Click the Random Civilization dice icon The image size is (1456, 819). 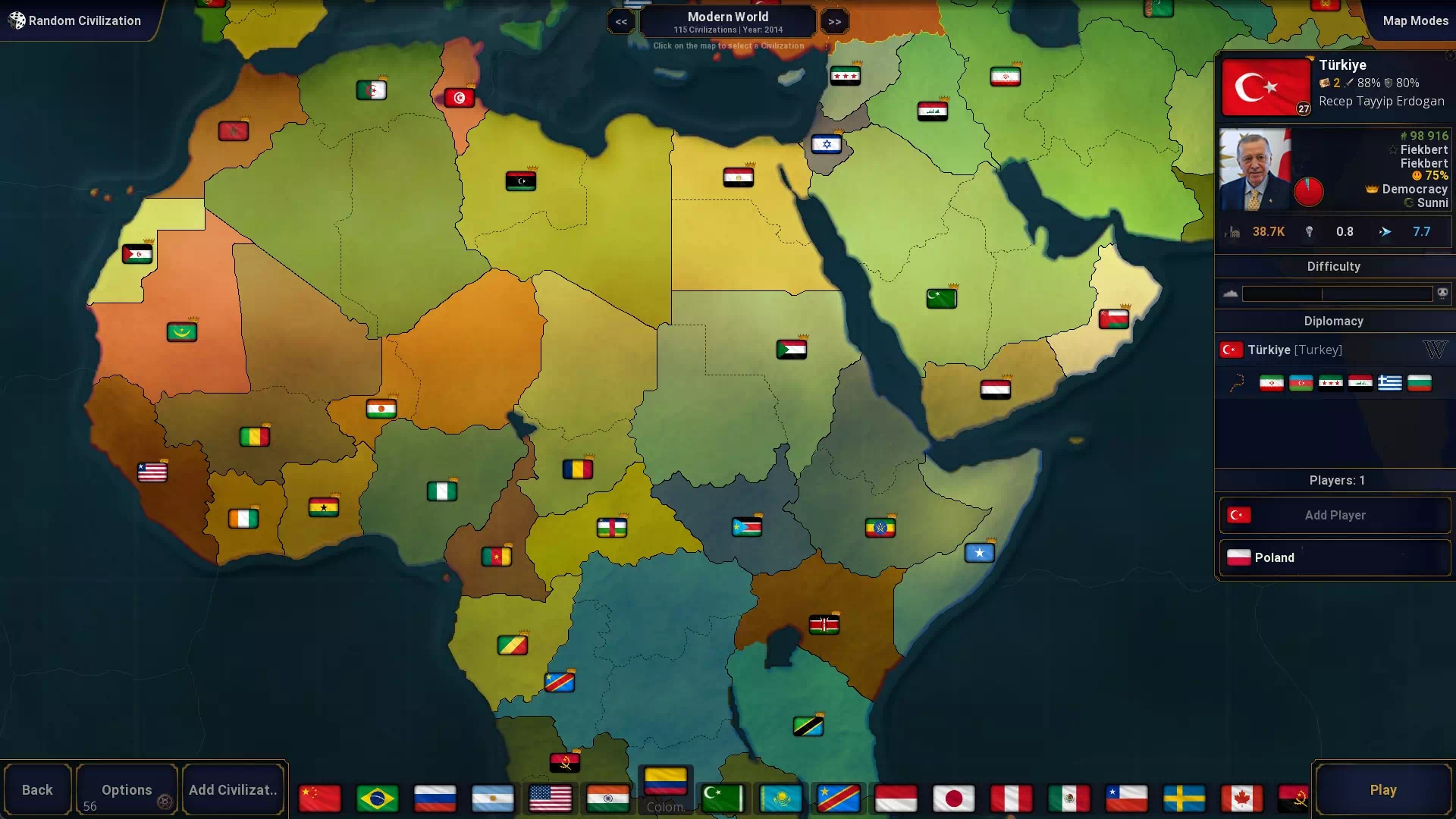(x=17, y=20)
